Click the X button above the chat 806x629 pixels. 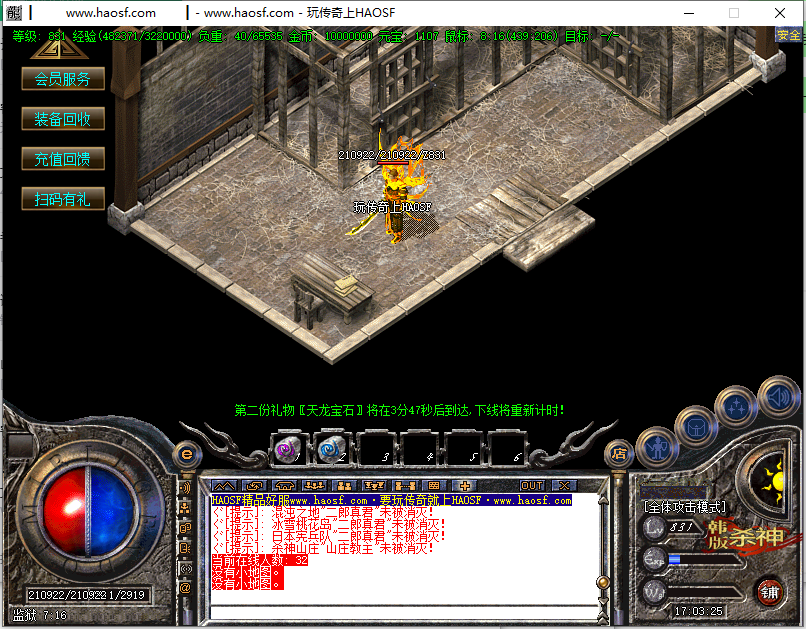click(566, 485)
